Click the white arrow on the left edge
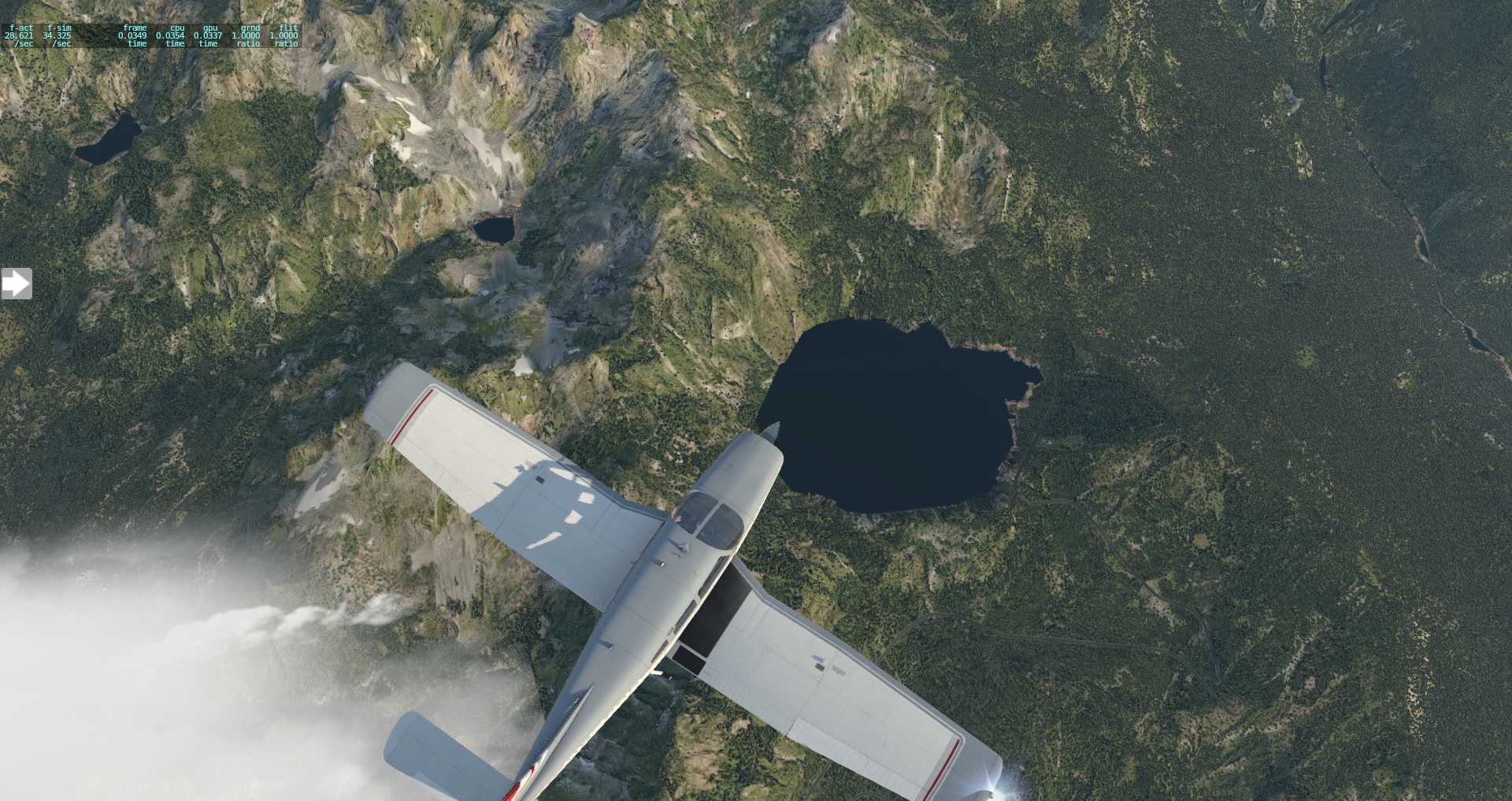The image size is (1512, 801). (x=16, y=284)
